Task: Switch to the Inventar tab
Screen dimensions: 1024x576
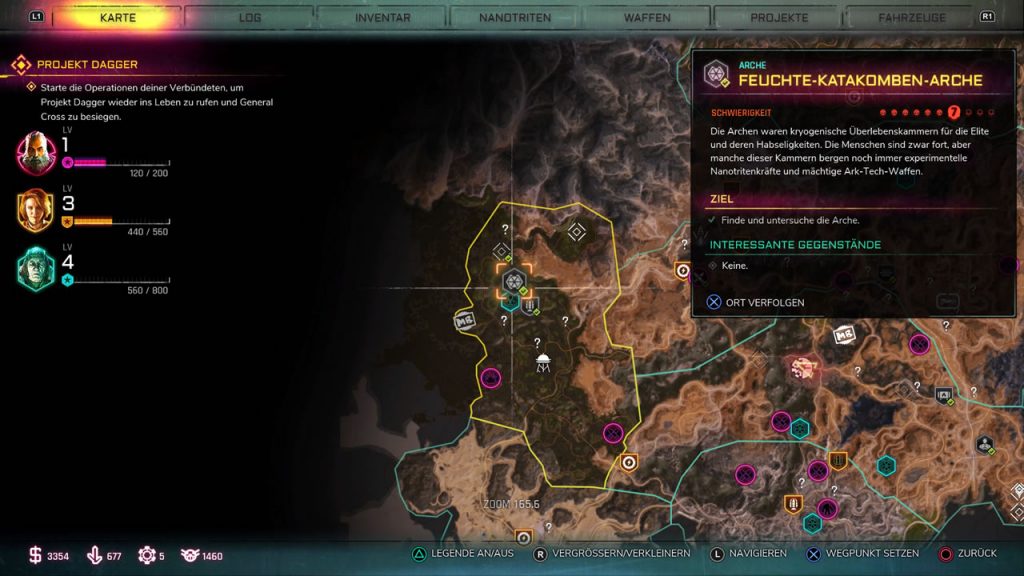Action: click(x=382, y=17)
